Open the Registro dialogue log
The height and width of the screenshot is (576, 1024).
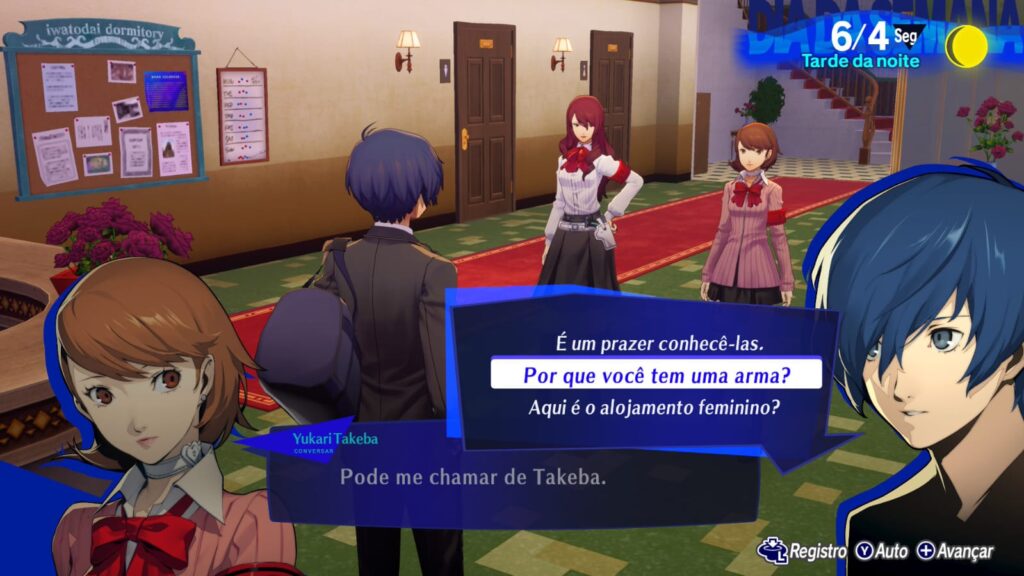[803, 551]
